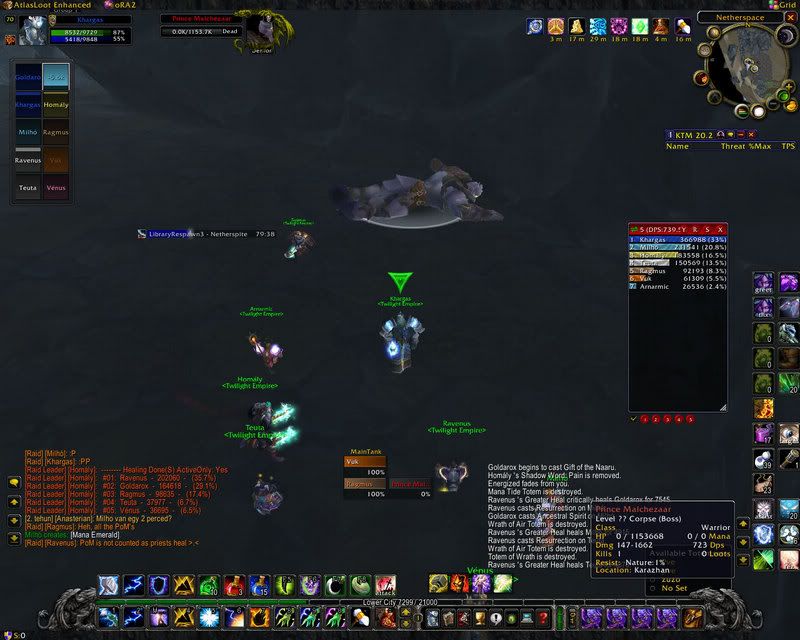The width and height of the screenshot is (800, 640).
Task: Select Teuta's raid frame cell
Action: [x=28, y=187]
